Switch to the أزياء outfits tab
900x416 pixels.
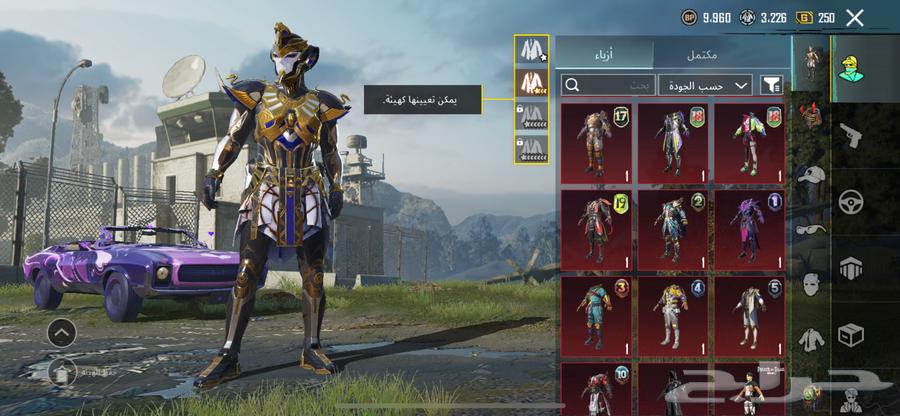point(604,53)
